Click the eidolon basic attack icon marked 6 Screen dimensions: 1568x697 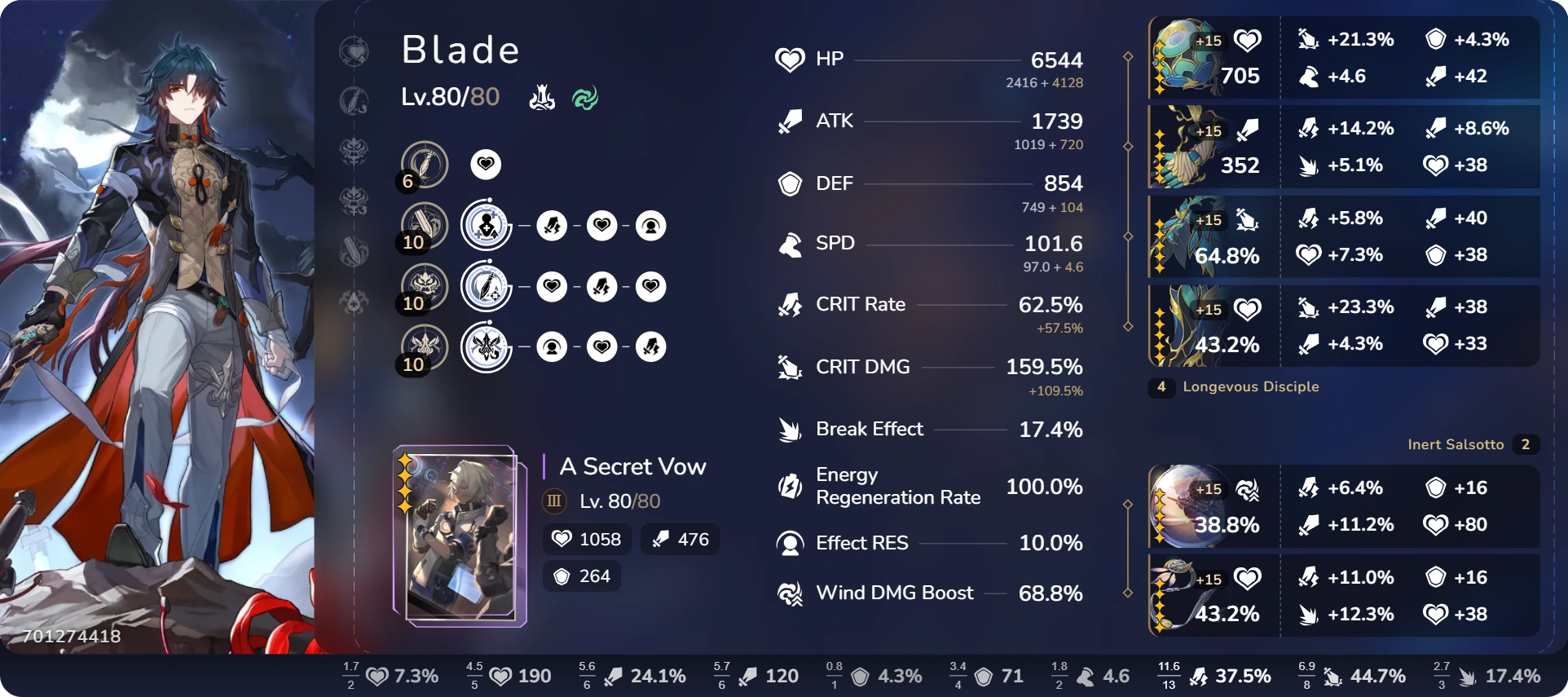[x=424, y=163]
